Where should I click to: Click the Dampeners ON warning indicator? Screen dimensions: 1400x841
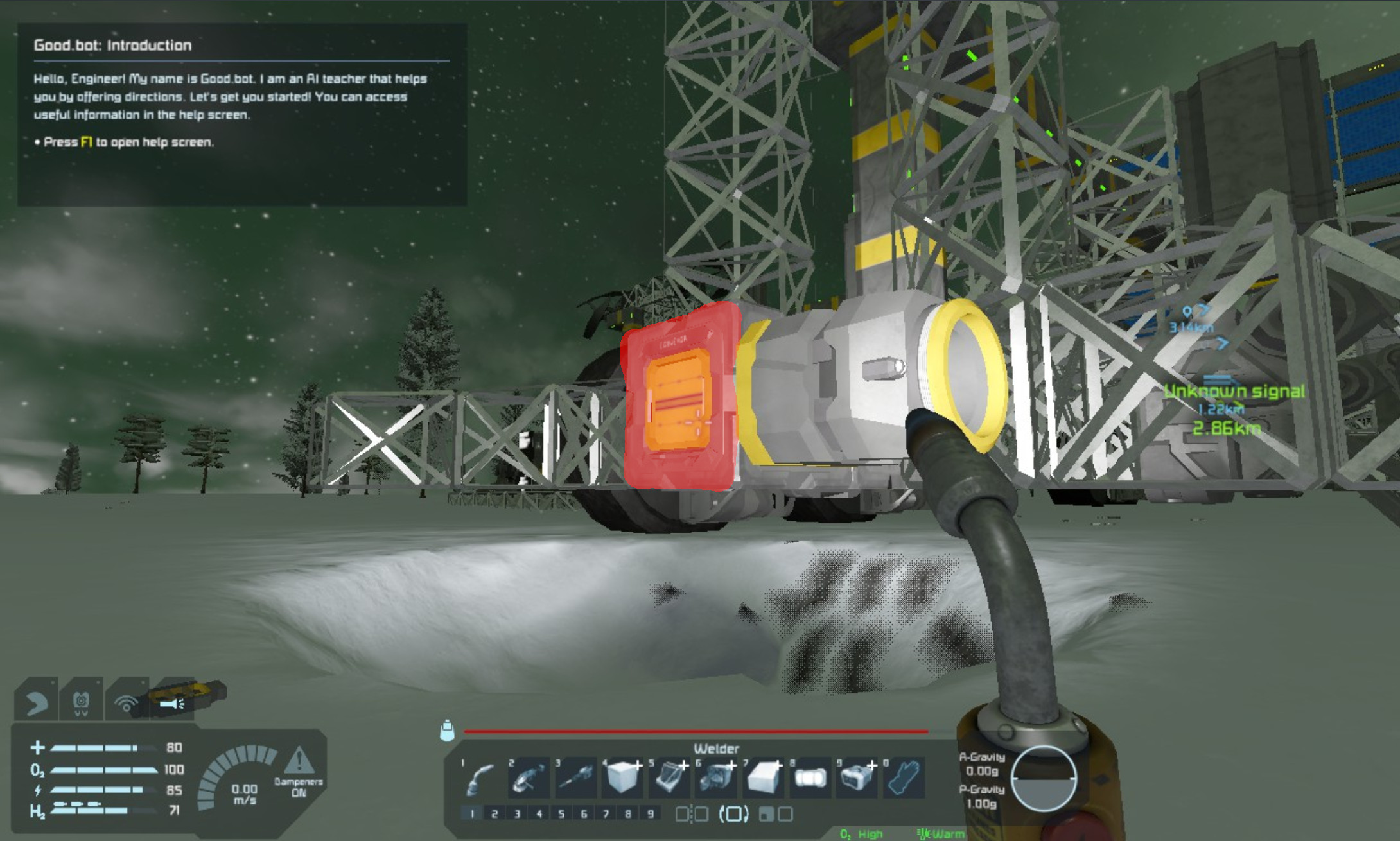(x=299, y=771)
